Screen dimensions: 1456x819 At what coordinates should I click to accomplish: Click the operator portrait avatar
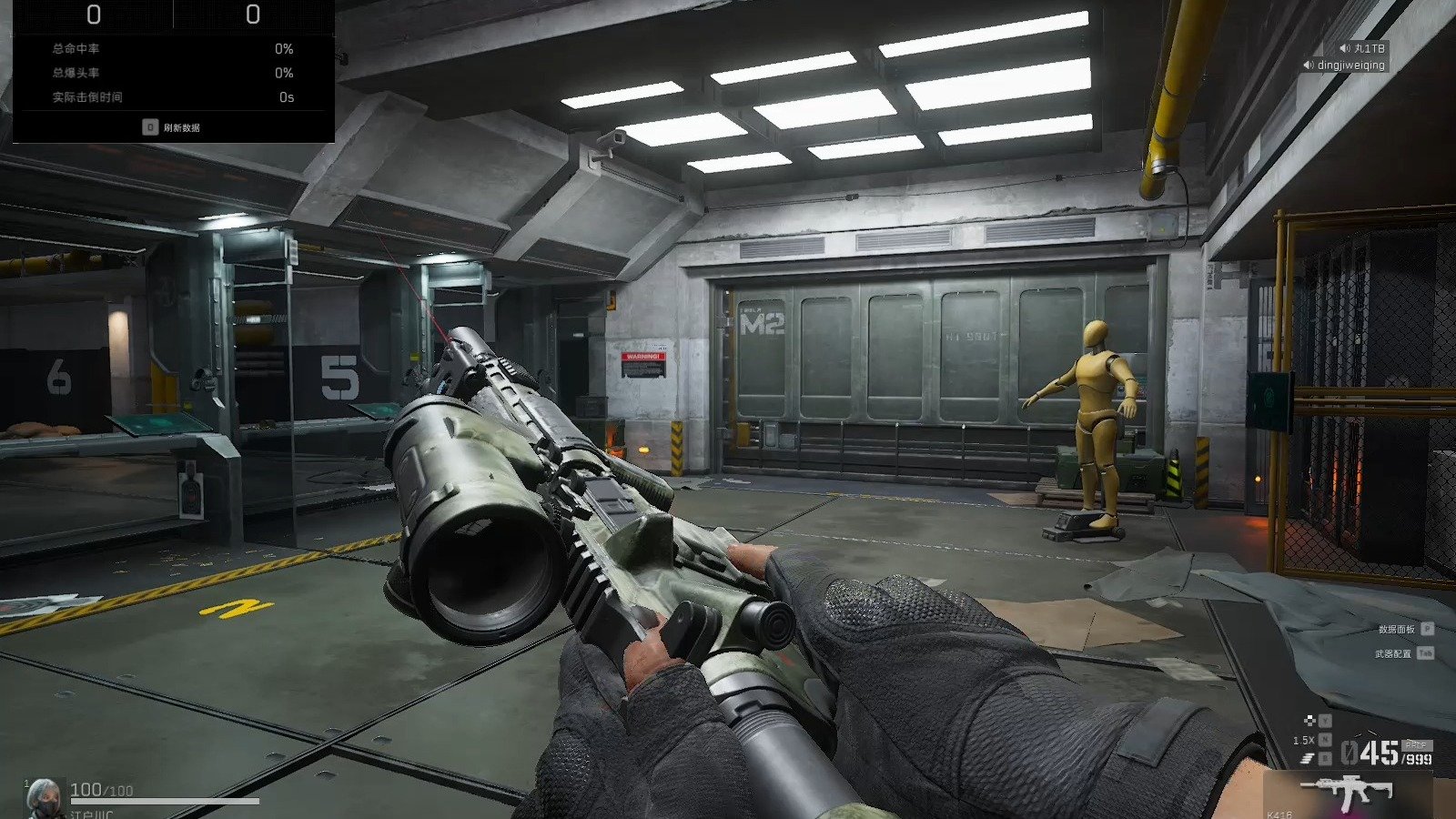(44, 797)
